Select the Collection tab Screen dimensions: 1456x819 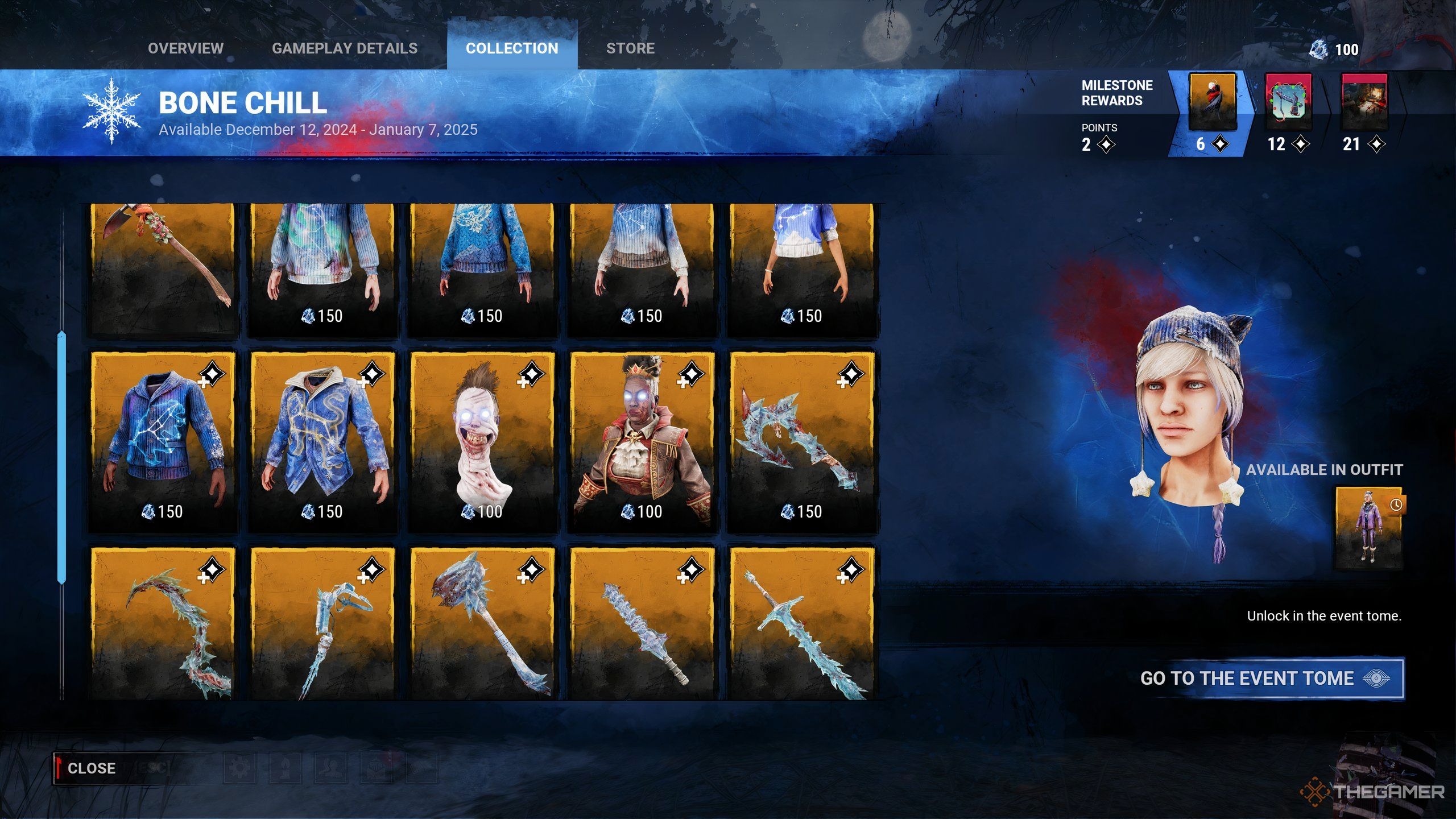click(512, 48)
